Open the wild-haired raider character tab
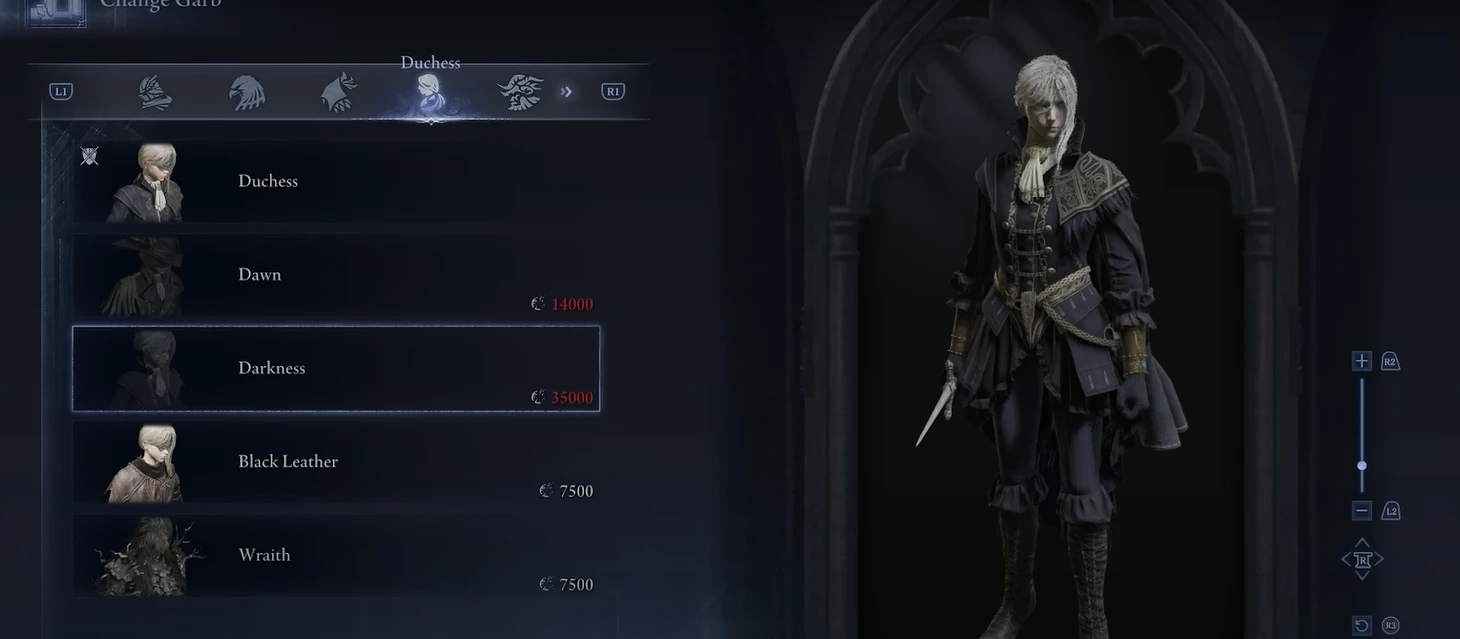Viewport: 1460px width, 639px height. [x=521, y=92]
